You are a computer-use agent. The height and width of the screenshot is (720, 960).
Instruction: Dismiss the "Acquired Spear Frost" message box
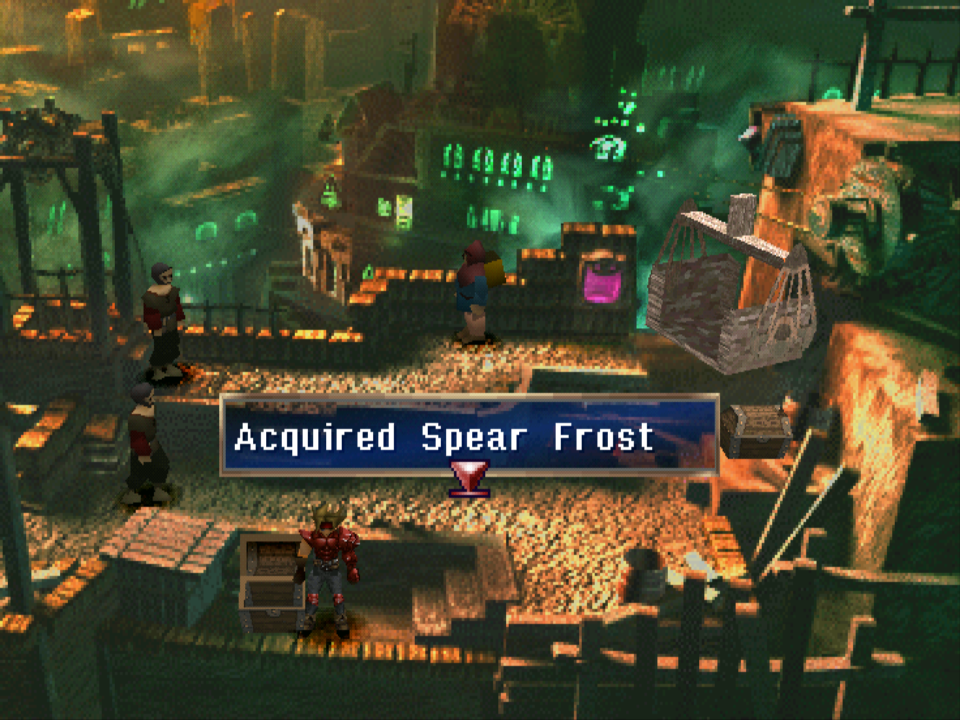468,435
